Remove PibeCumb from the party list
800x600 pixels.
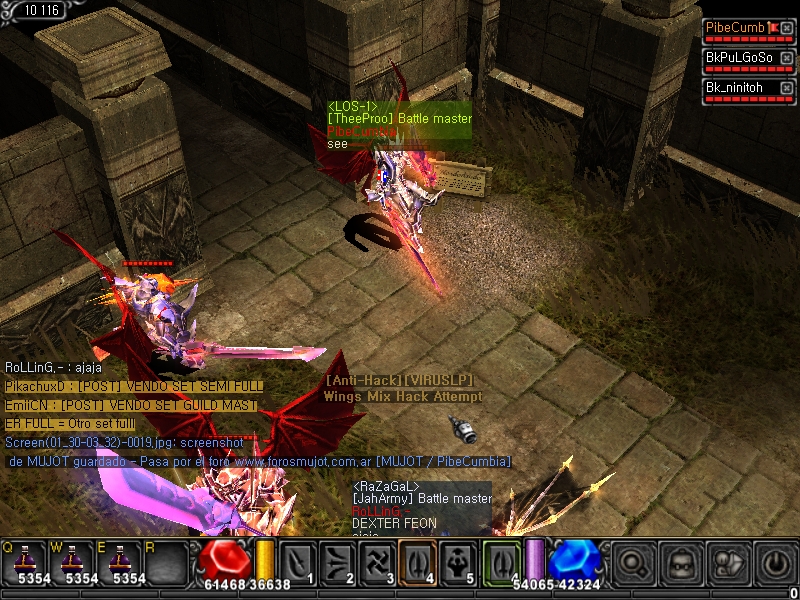[787, 28]
